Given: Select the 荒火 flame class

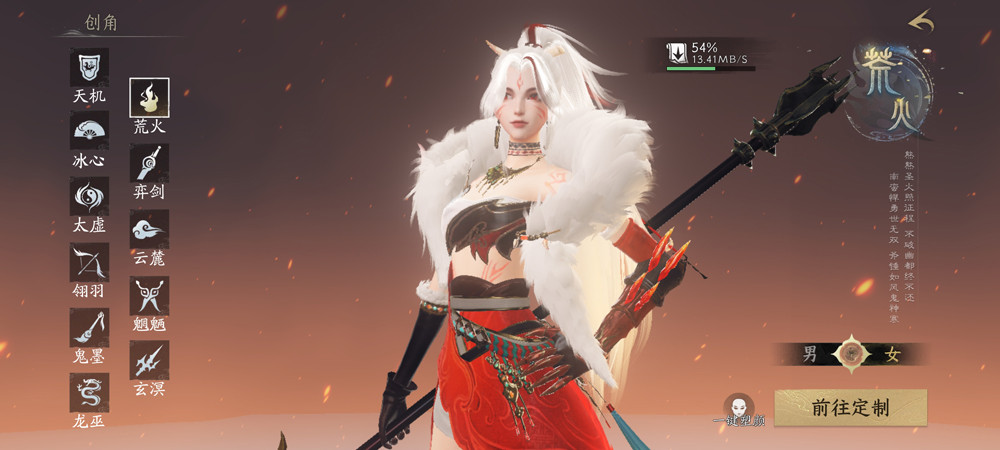Looking at the screenshot, I should (150, 98).
